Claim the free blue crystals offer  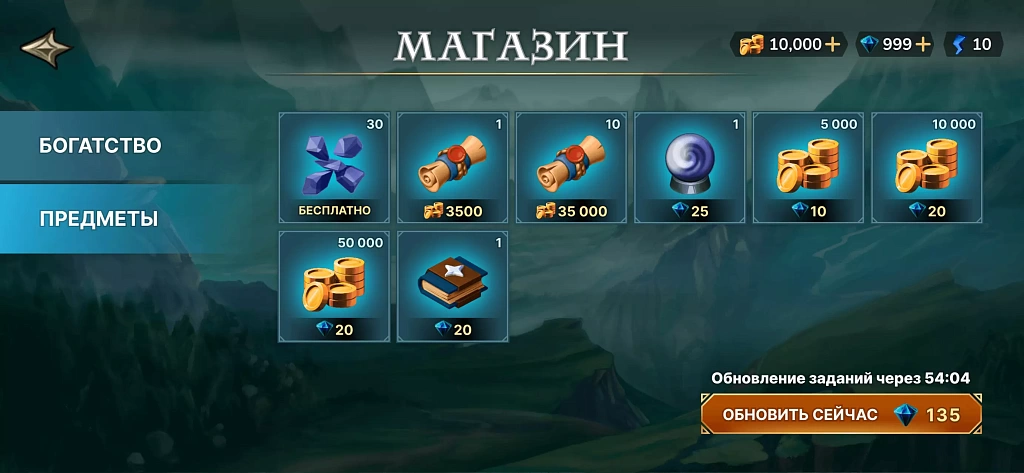[x=334, y=167]
